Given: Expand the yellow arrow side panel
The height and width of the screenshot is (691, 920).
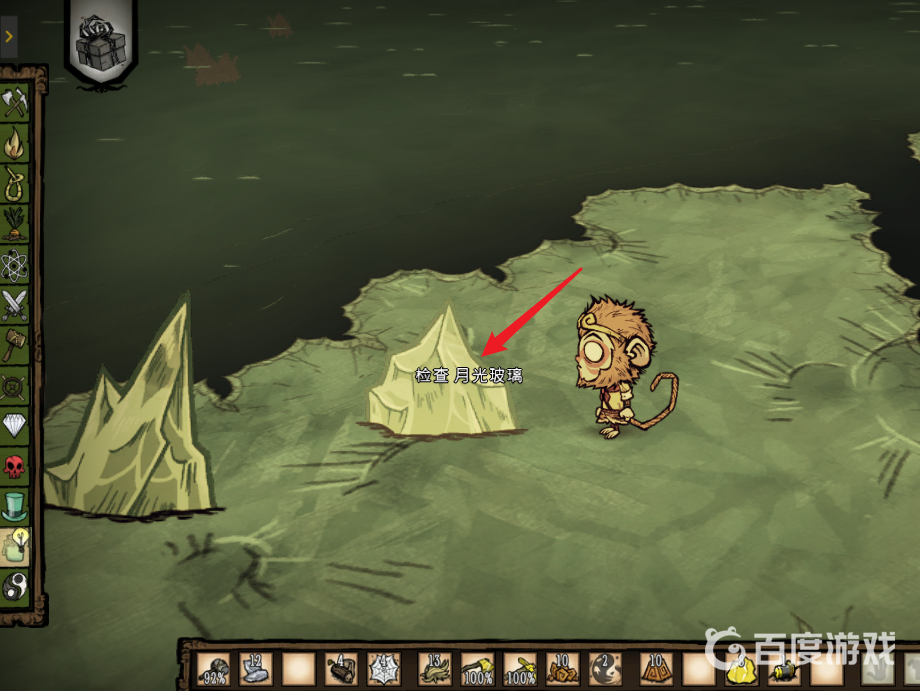Looking at the screenshot, I should pos(9,36).
